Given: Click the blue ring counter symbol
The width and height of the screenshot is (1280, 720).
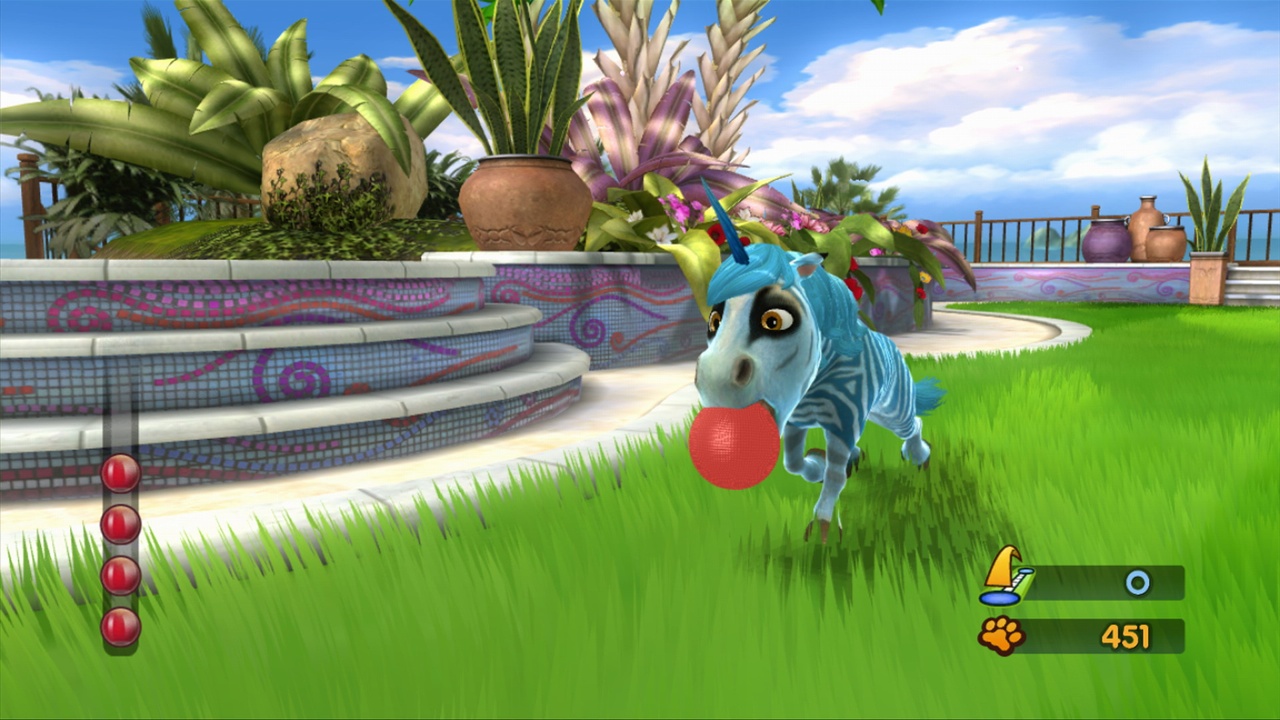Looking at the screenshot, I should 1138,581.
